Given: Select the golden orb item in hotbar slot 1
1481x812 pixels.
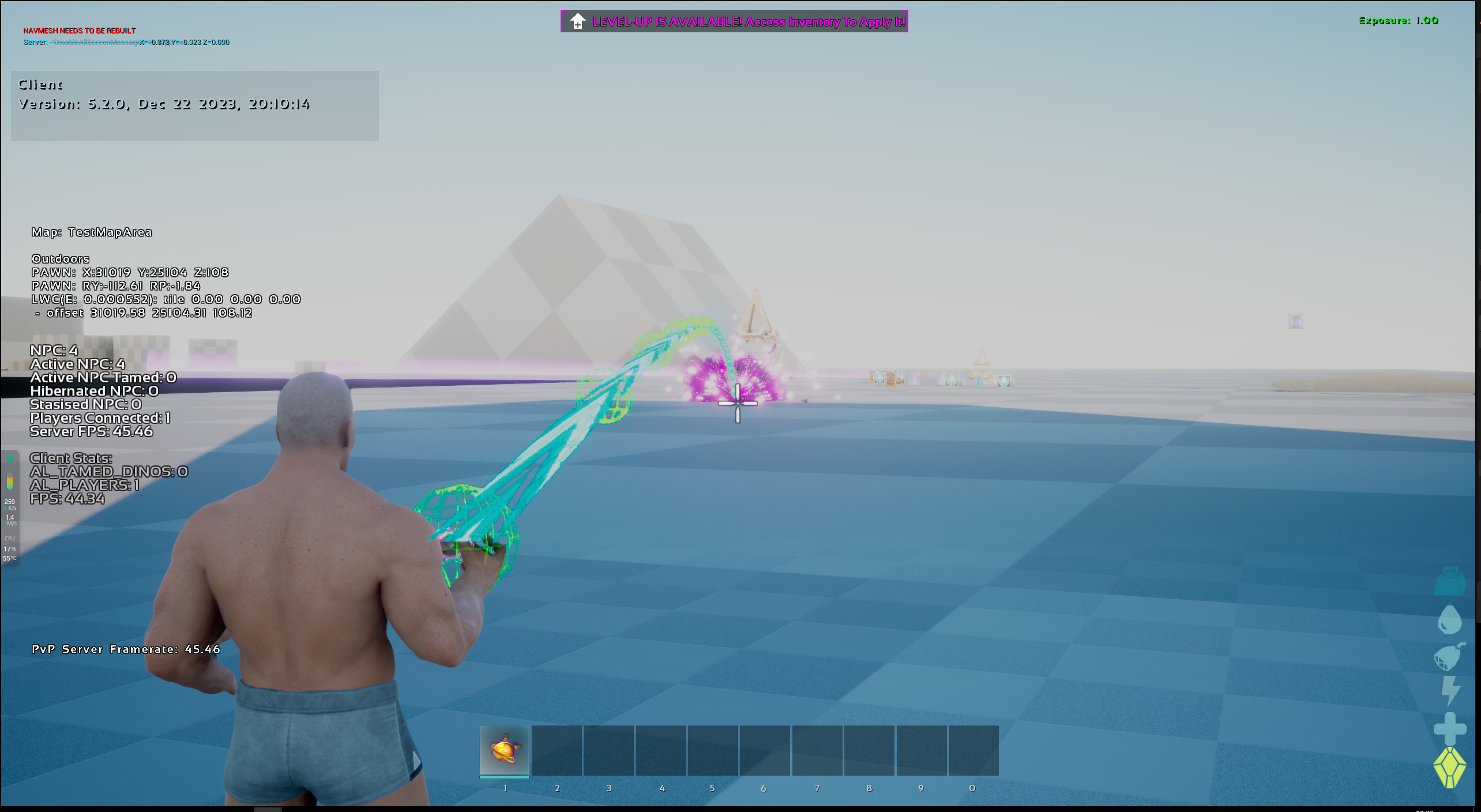Looking at the screenshot, I should (504, 750).
